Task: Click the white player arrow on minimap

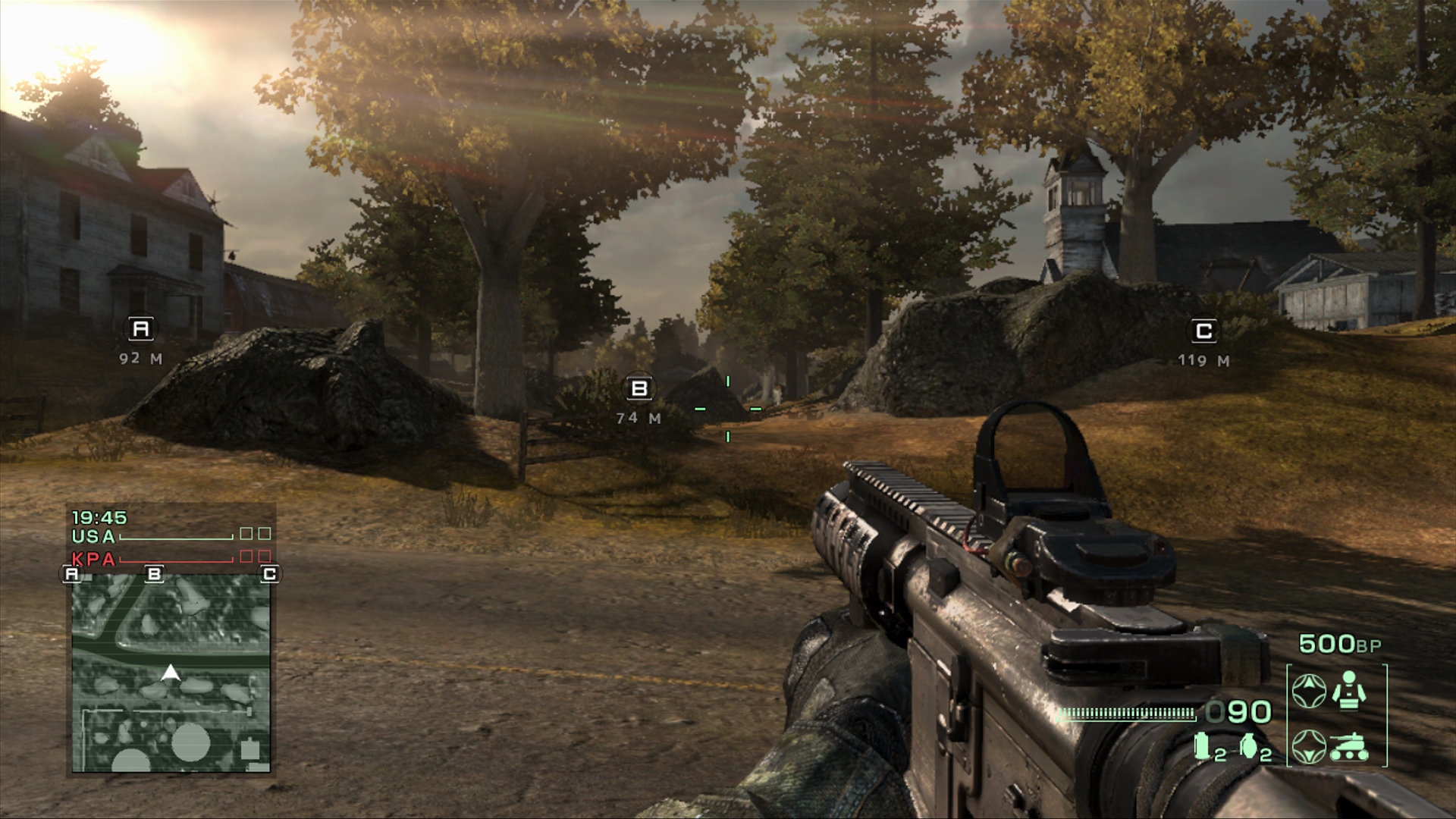Action: pyautogui.click(x=171, y=672)
